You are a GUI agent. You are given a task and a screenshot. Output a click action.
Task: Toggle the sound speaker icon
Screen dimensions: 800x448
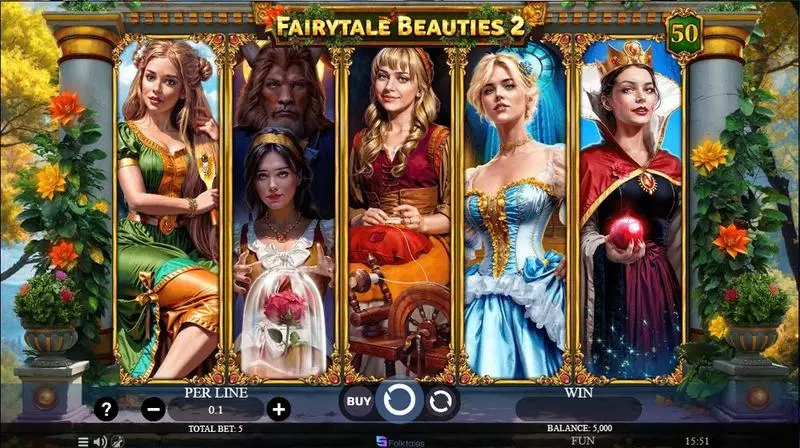100,440
